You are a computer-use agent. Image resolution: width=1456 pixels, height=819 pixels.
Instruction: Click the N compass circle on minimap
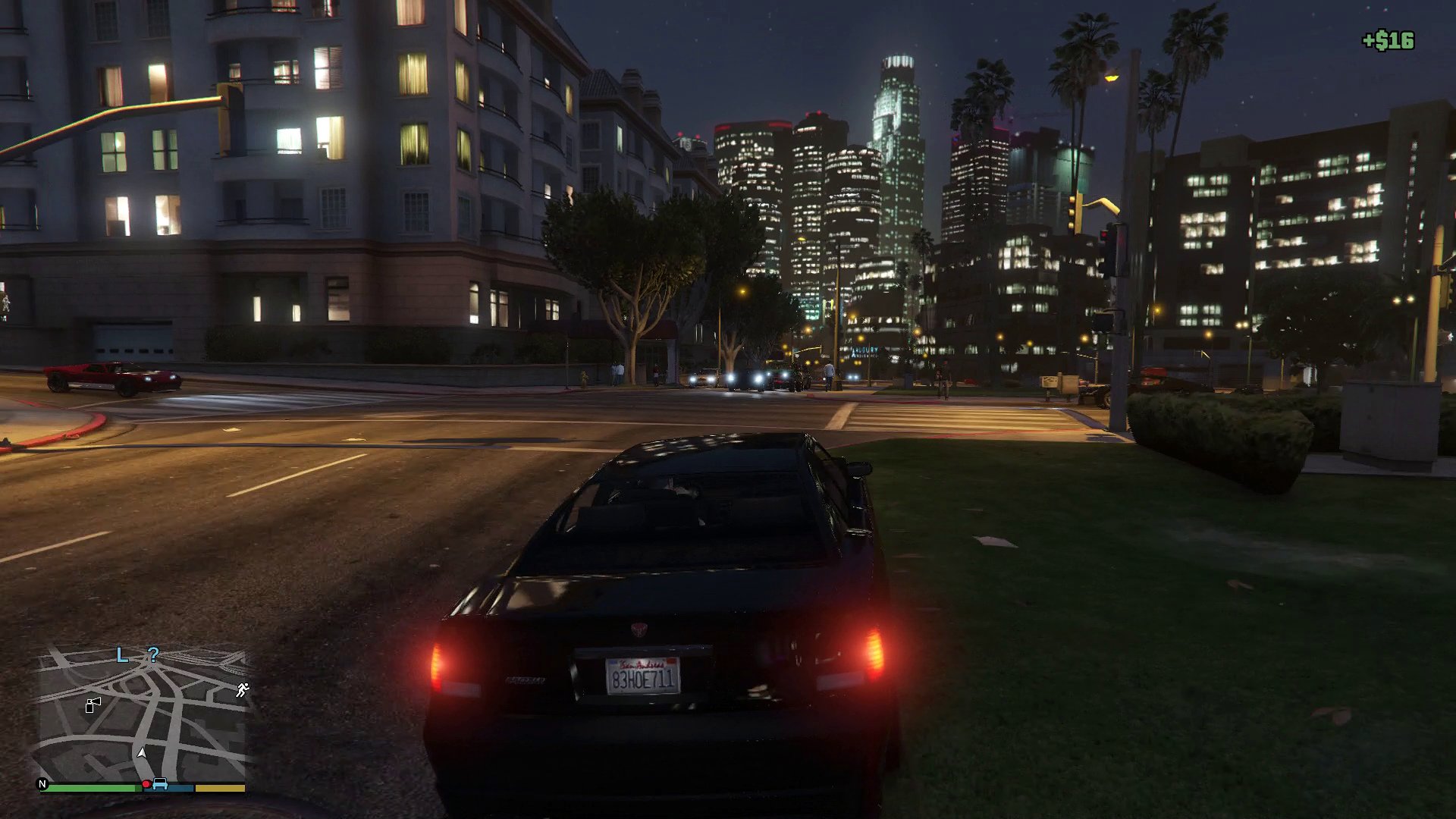[42, 784]
